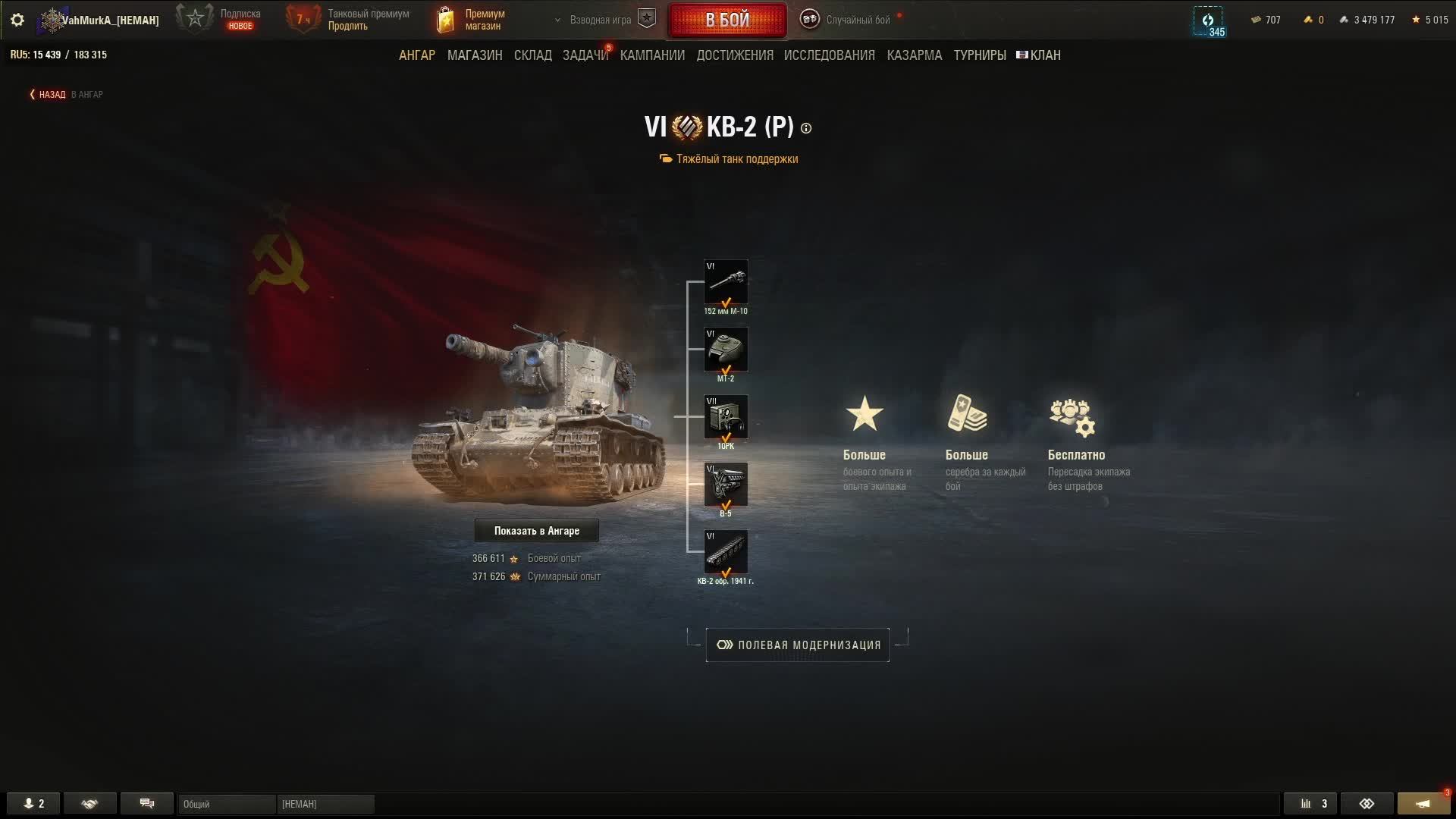
Task: Open the МАГАЗИН tab
Action: pos(475,55)
